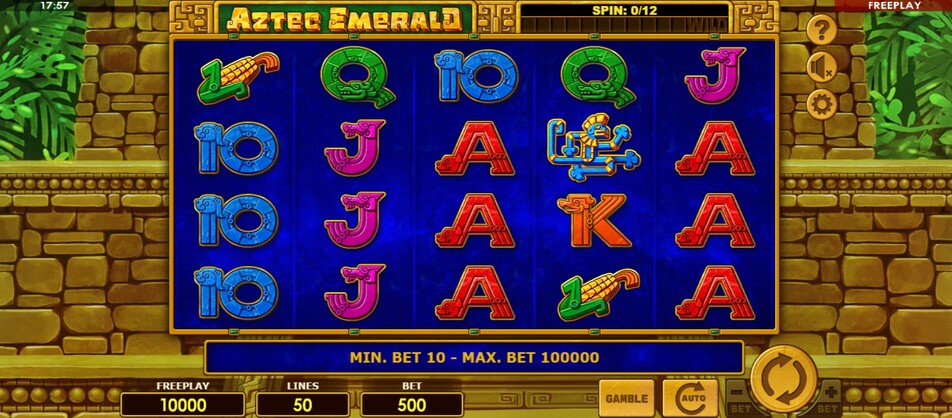The height and width of the screenshot is (418, 952).
Task: Open the help question mark icon
Action: coord(821,30)
